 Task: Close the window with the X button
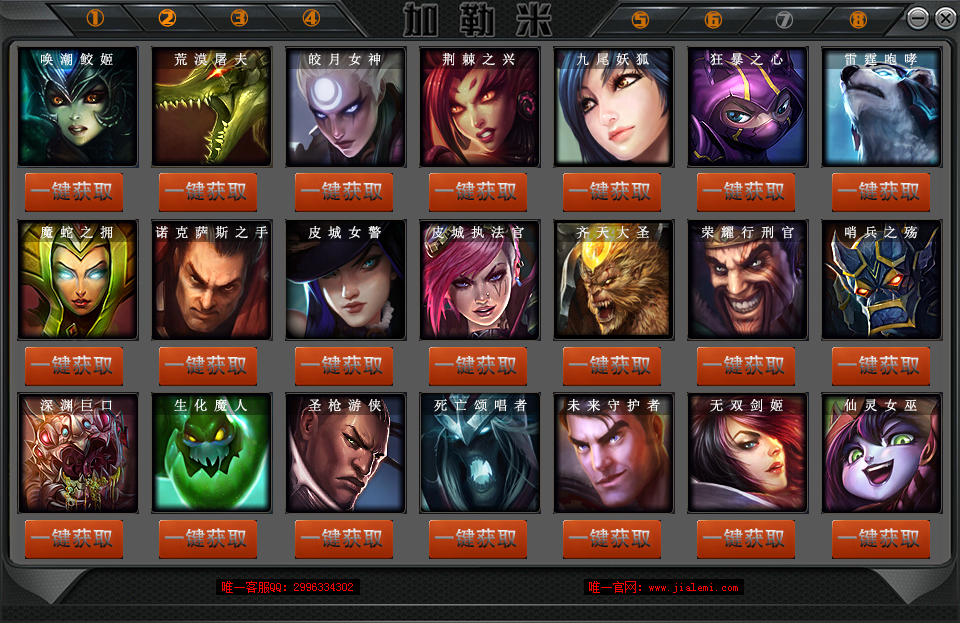tap(944, 18)
